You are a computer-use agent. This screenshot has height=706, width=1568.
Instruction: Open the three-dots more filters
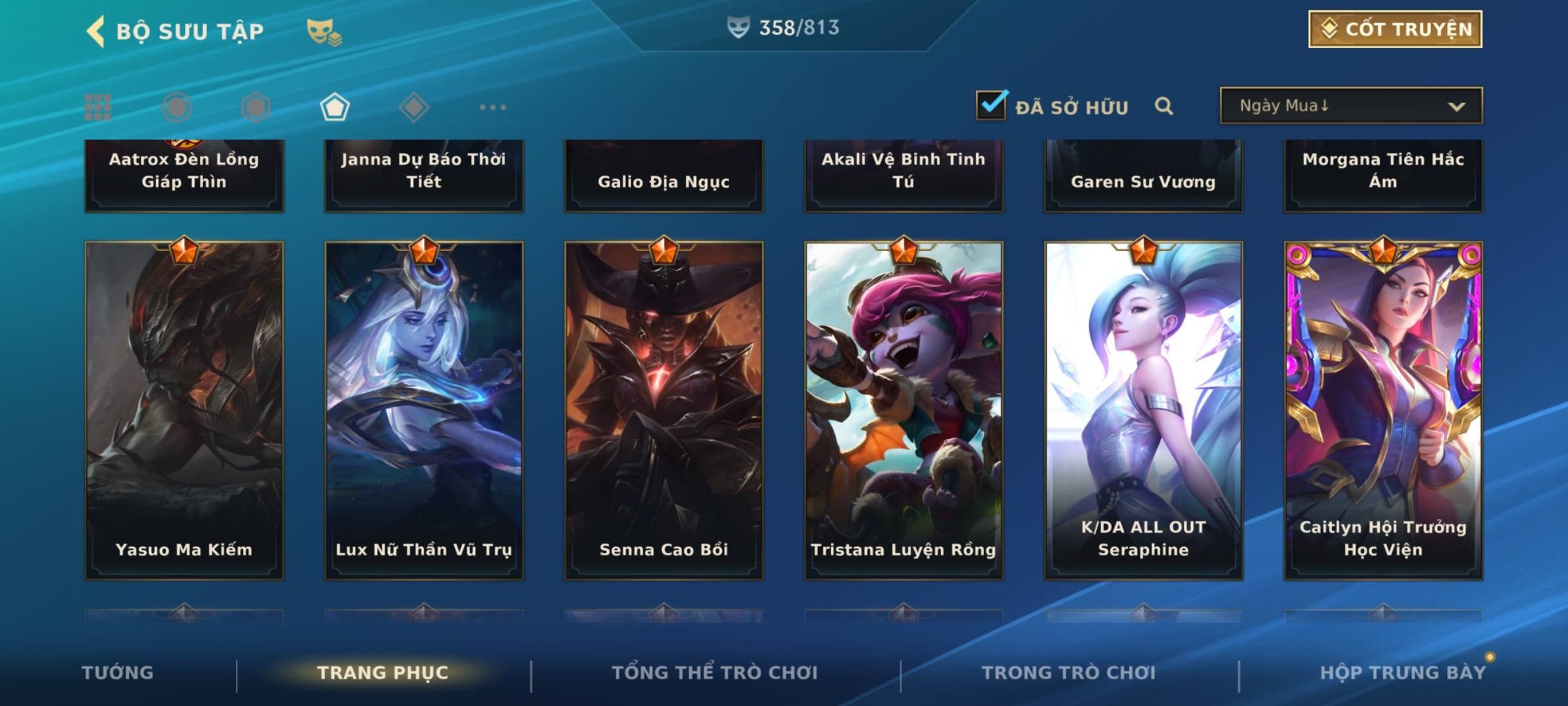coord(493,107)
